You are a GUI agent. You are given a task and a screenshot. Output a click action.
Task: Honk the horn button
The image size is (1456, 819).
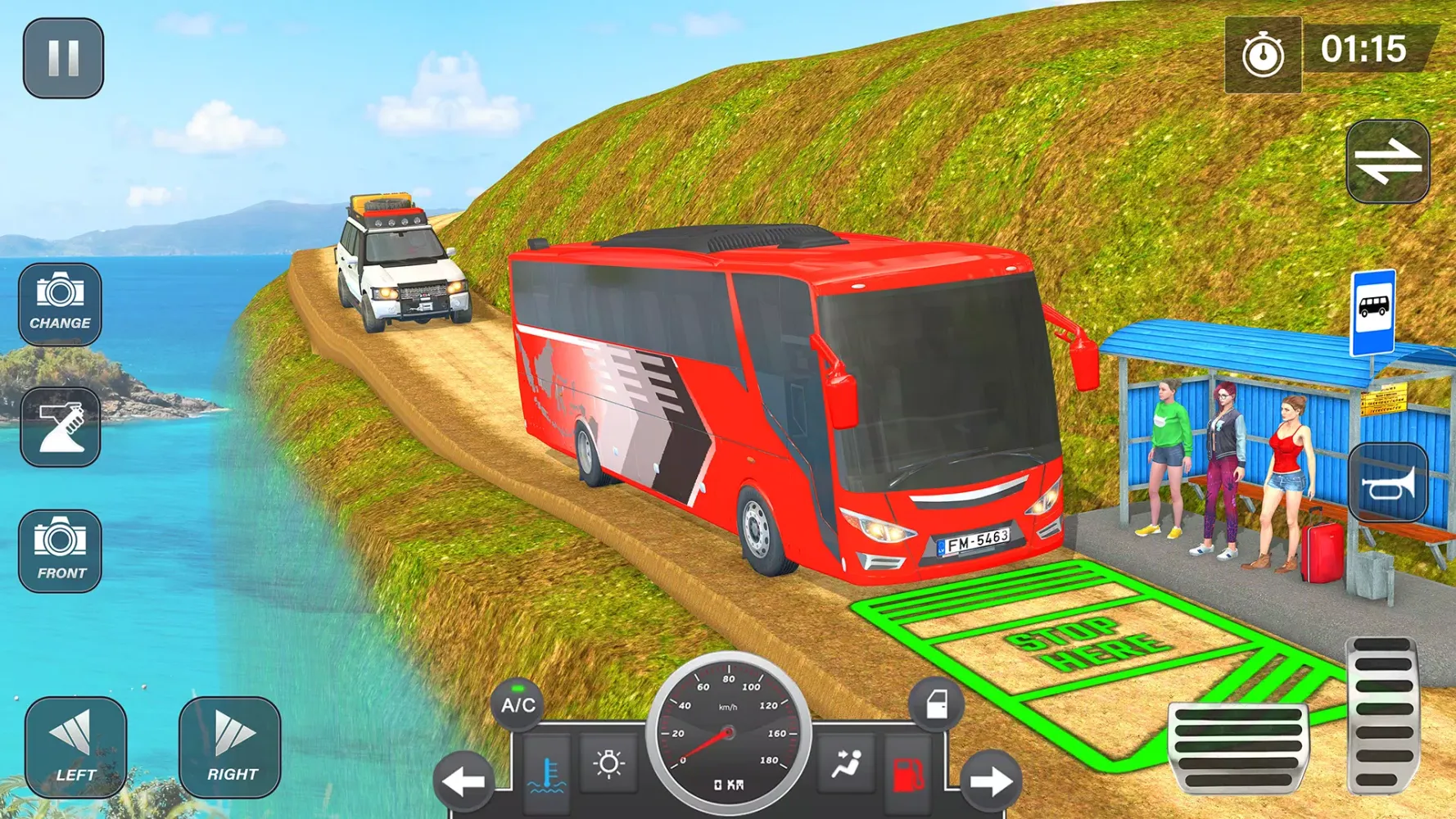coord(1388,484)
